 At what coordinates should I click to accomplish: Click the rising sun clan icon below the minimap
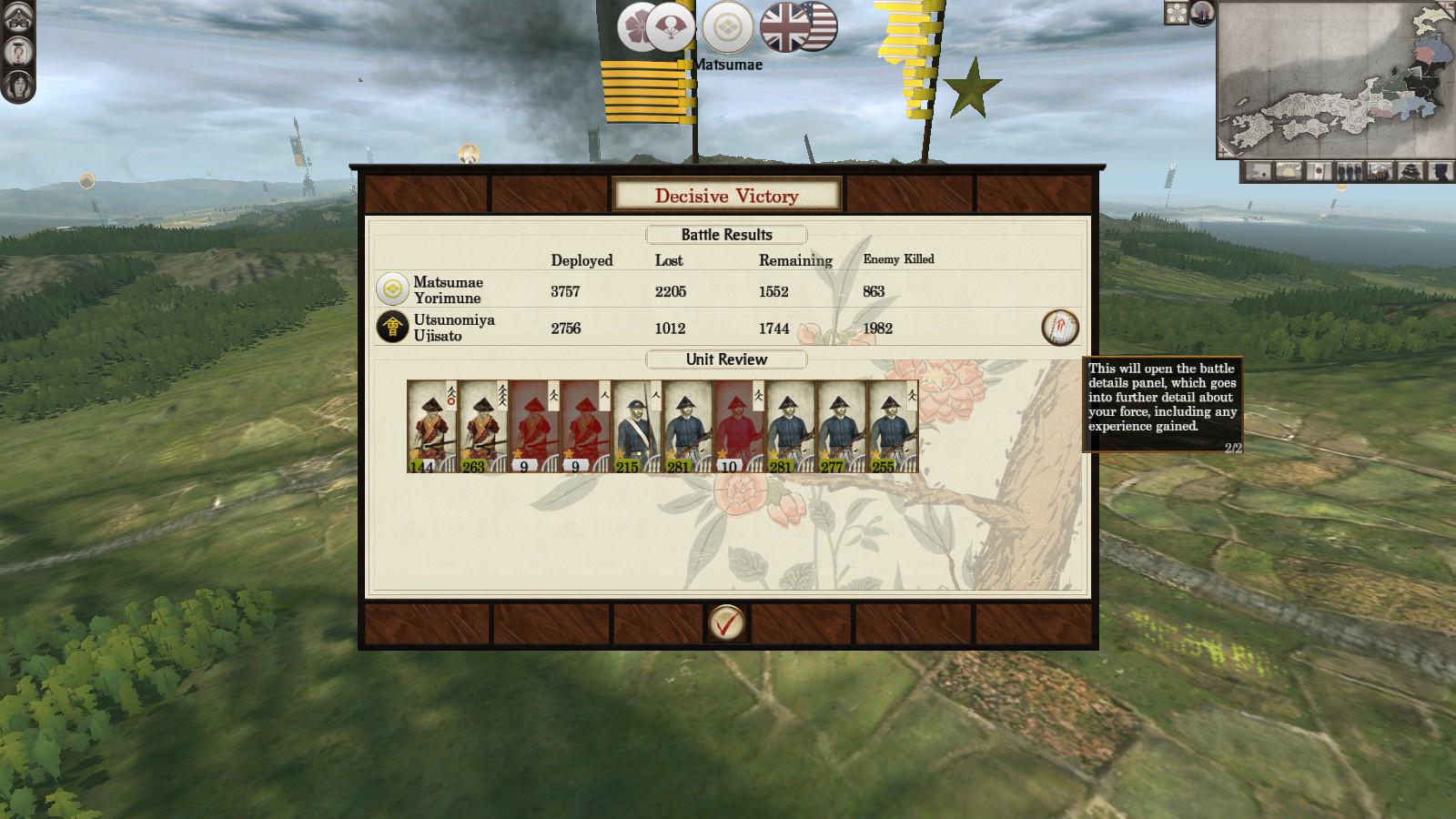pyautogui.click(x=1288, y=168)
